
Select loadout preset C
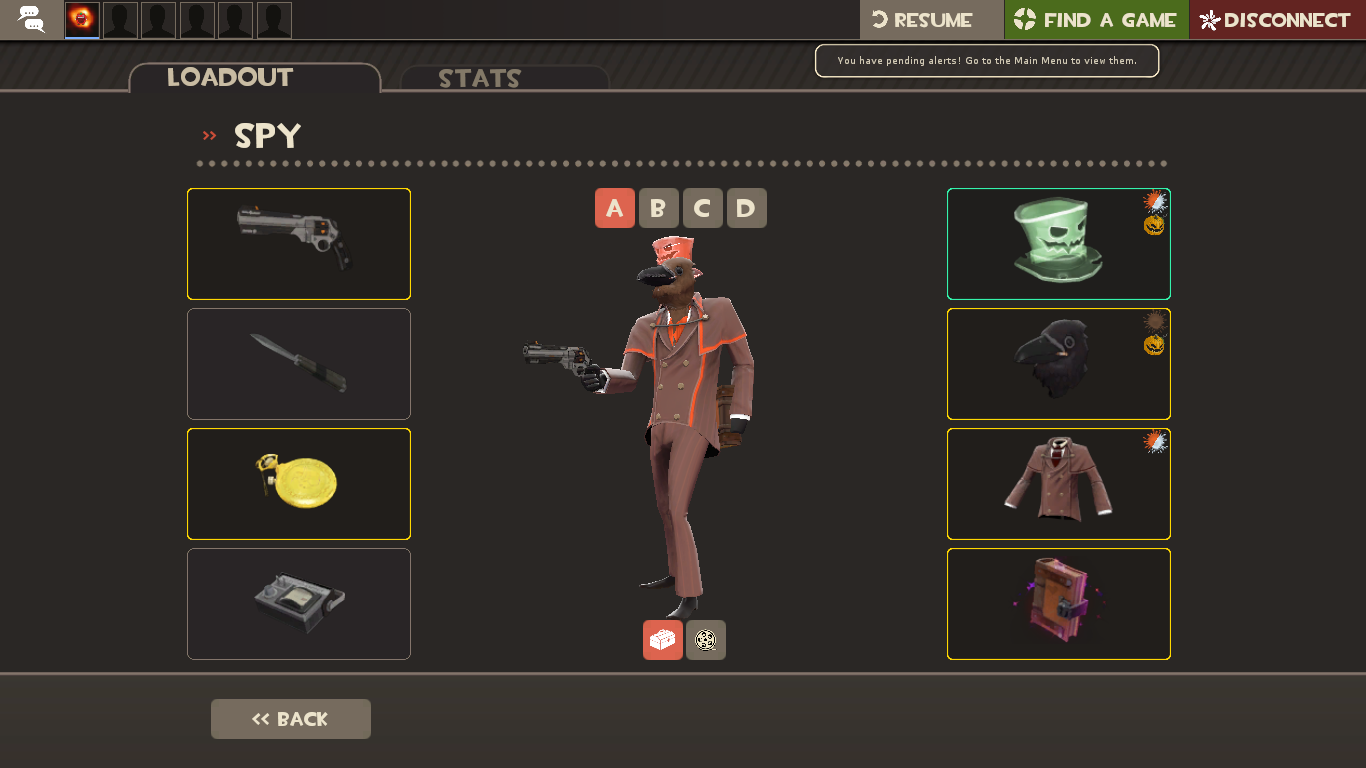(703, 208)
